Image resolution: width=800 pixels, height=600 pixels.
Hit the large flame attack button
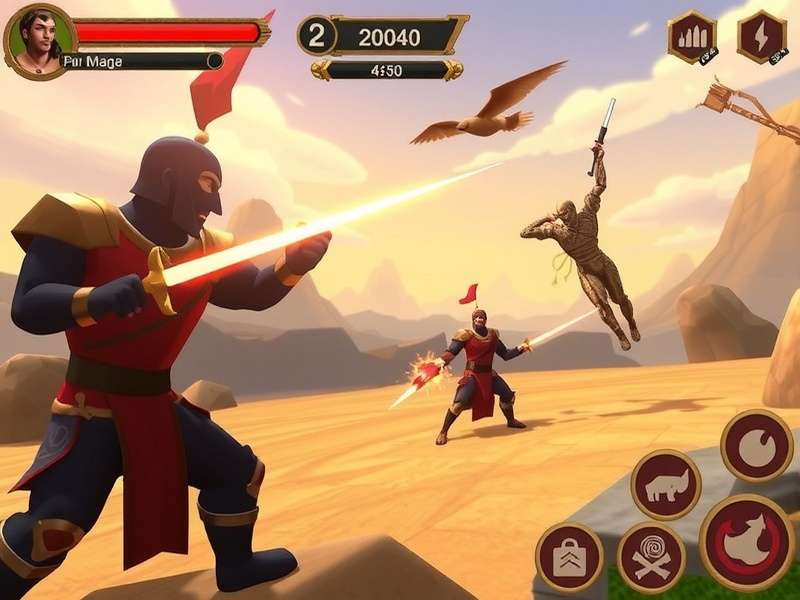tap(747, 541)
